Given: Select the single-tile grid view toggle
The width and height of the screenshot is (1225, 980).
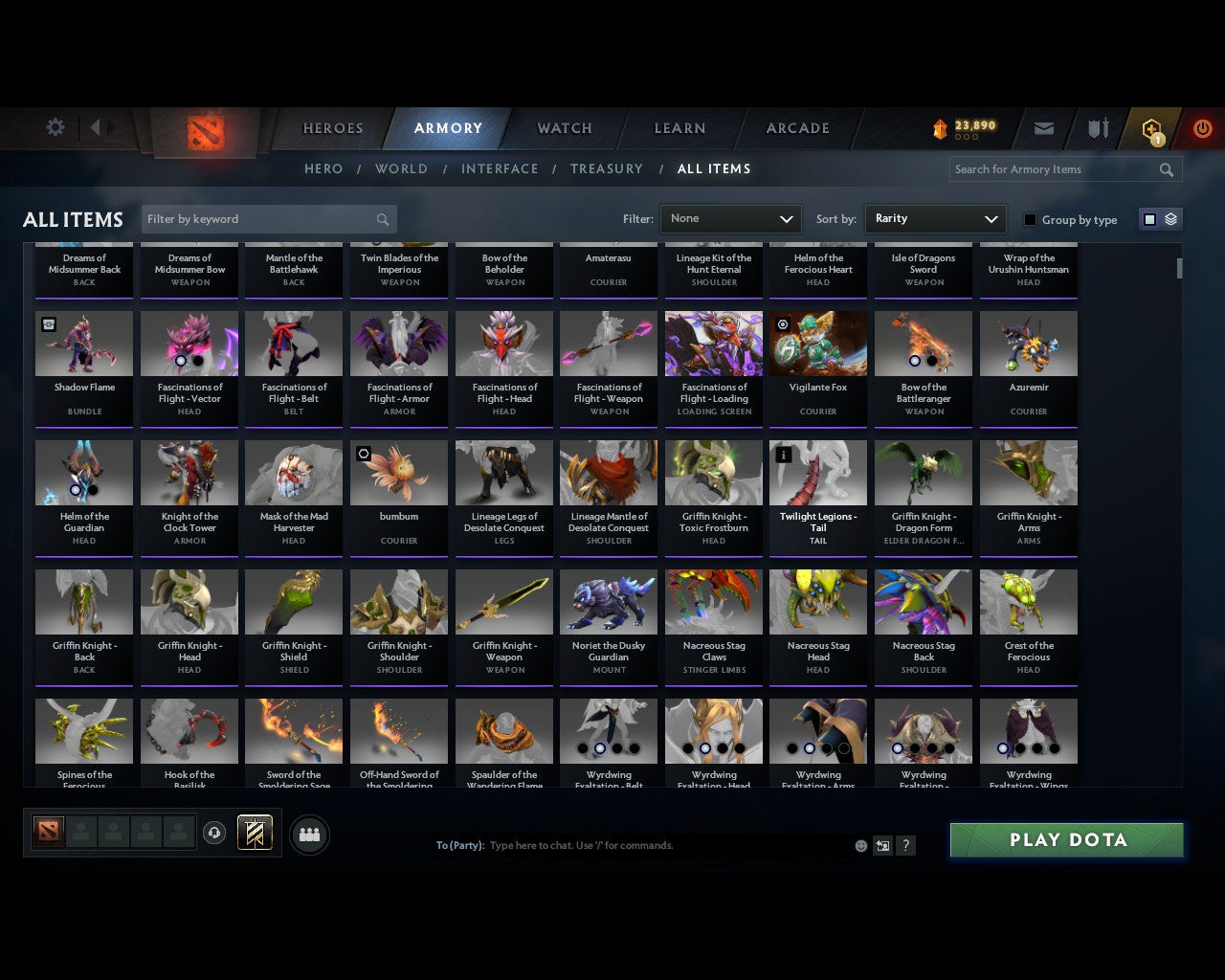Looking at the screenshot, I should (1149, 218).
